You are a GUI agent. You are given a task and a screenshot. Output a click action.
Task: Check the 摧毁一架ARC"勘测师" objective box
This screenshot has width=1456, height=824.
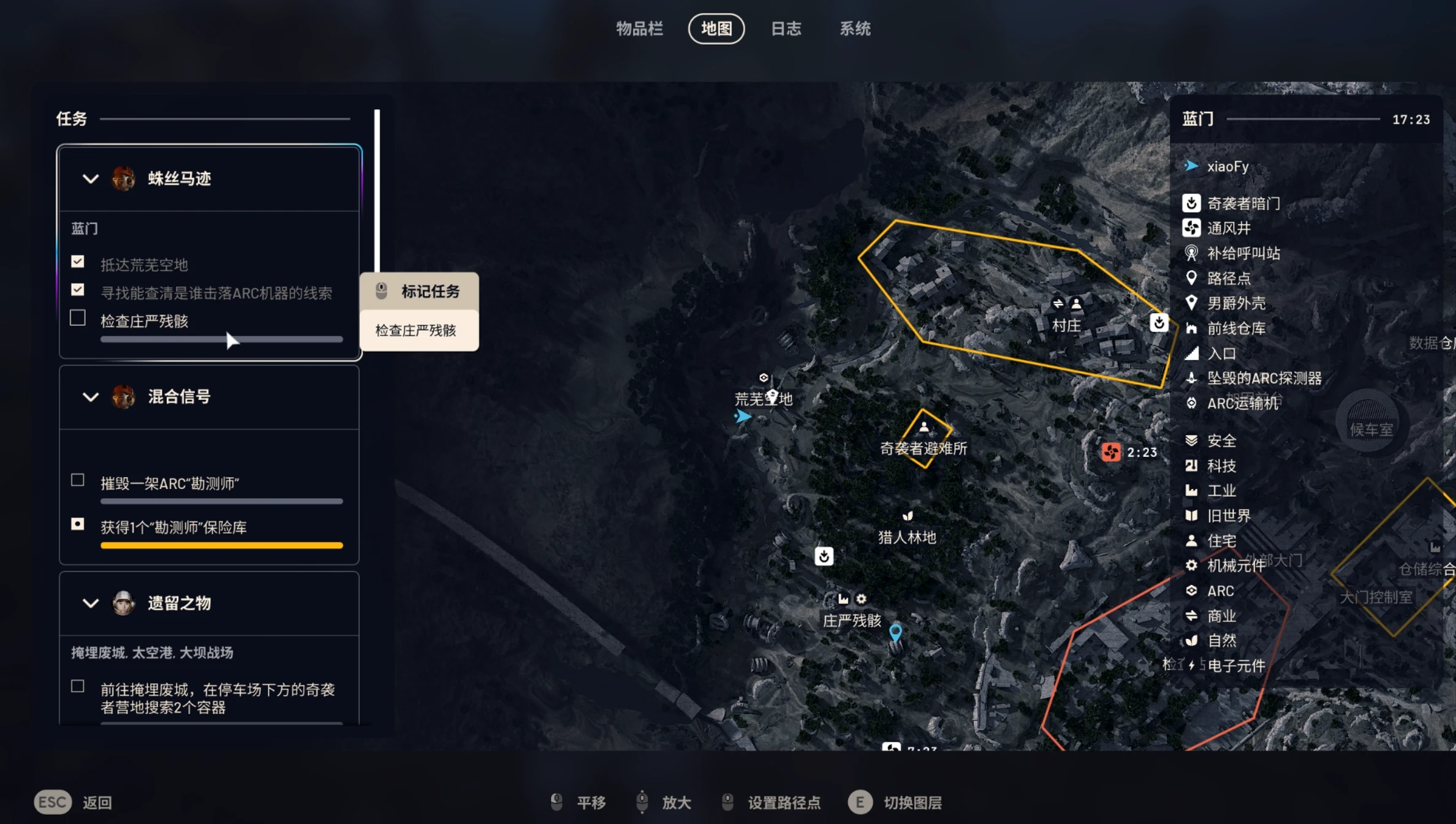click(x=78, y=480)
